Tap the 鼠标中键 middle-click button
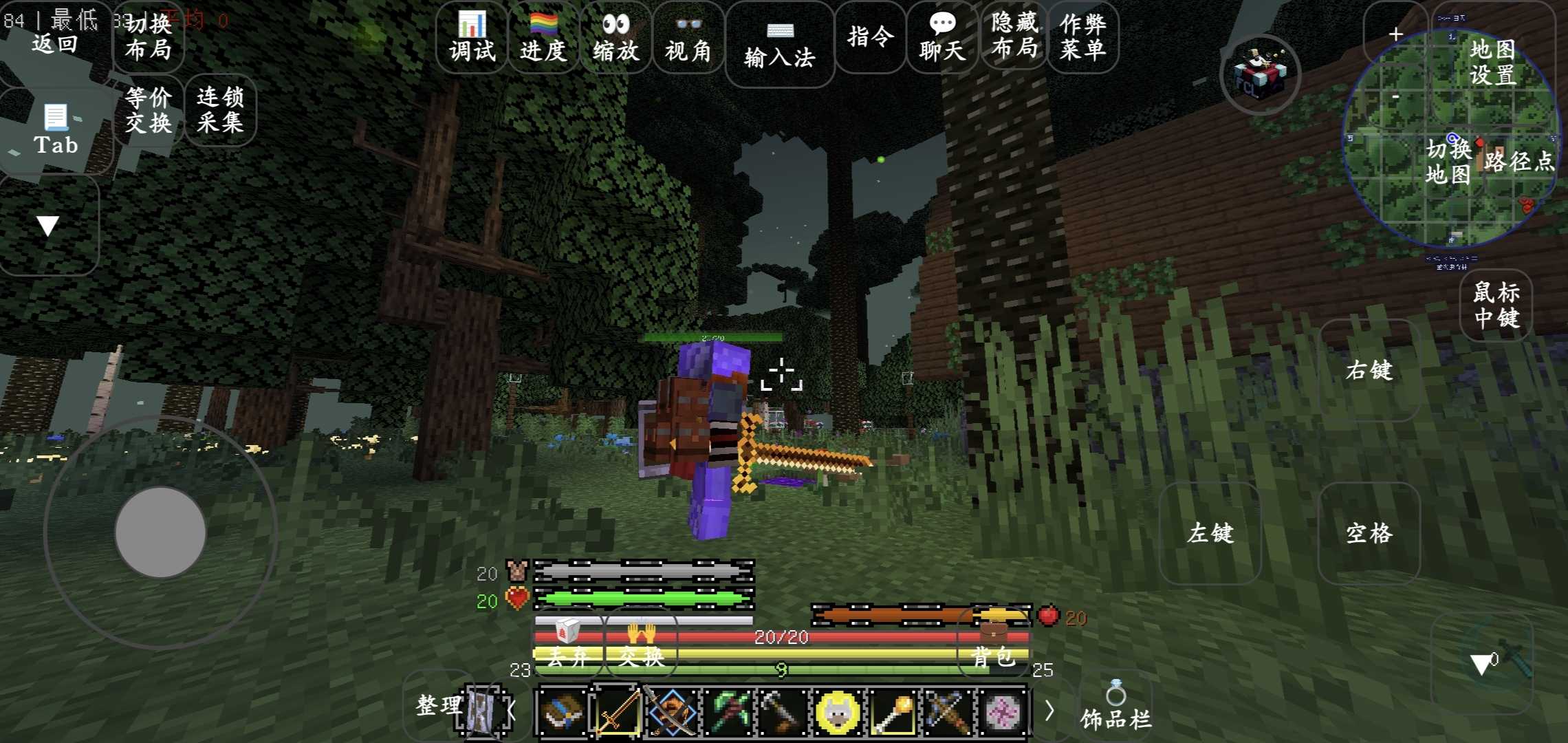Viewport: 1568px width, 743px height. tap(1496, 305)
